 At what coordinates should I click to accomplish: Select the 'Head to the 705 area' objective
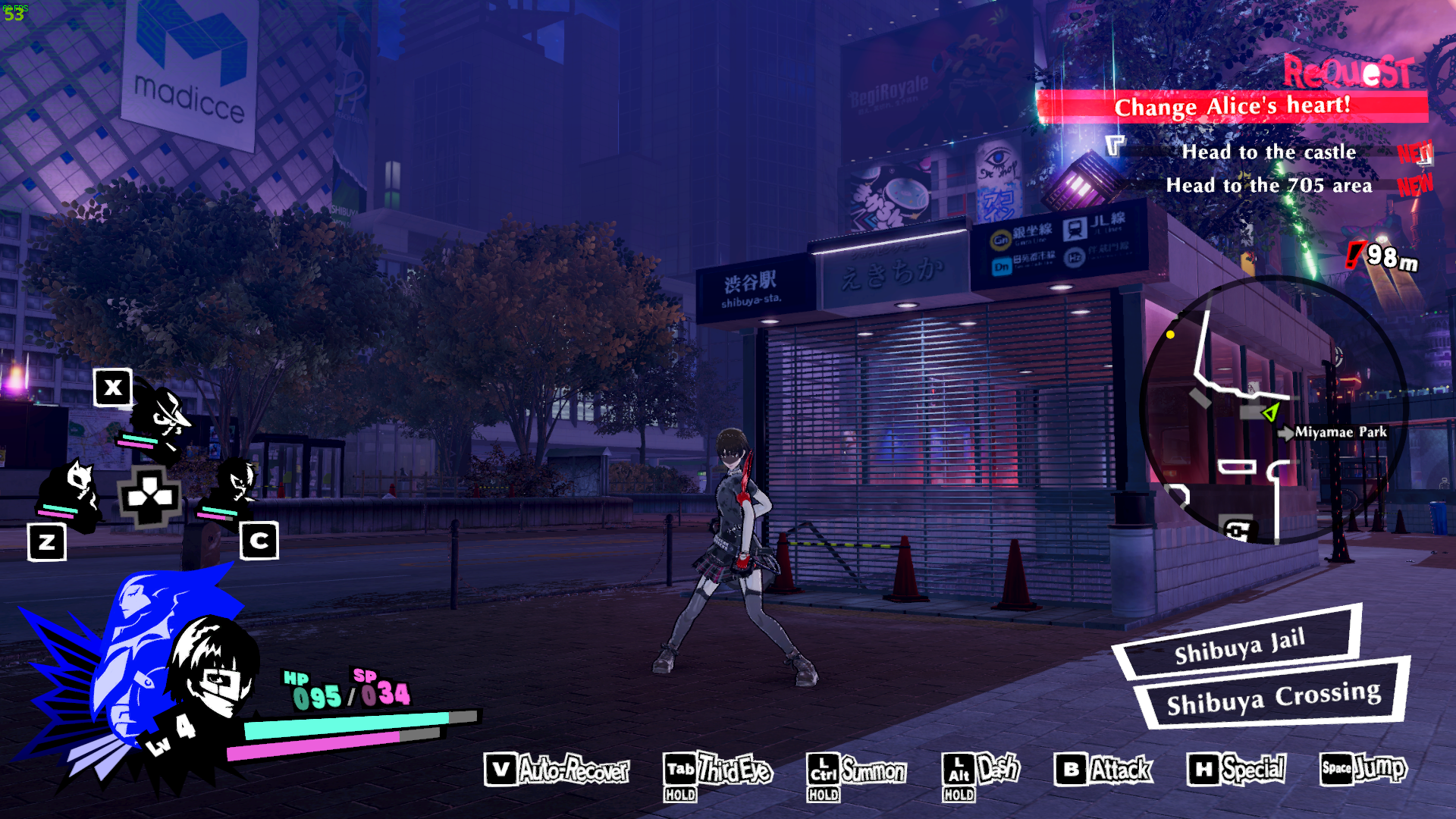[x=1269, y=186]
